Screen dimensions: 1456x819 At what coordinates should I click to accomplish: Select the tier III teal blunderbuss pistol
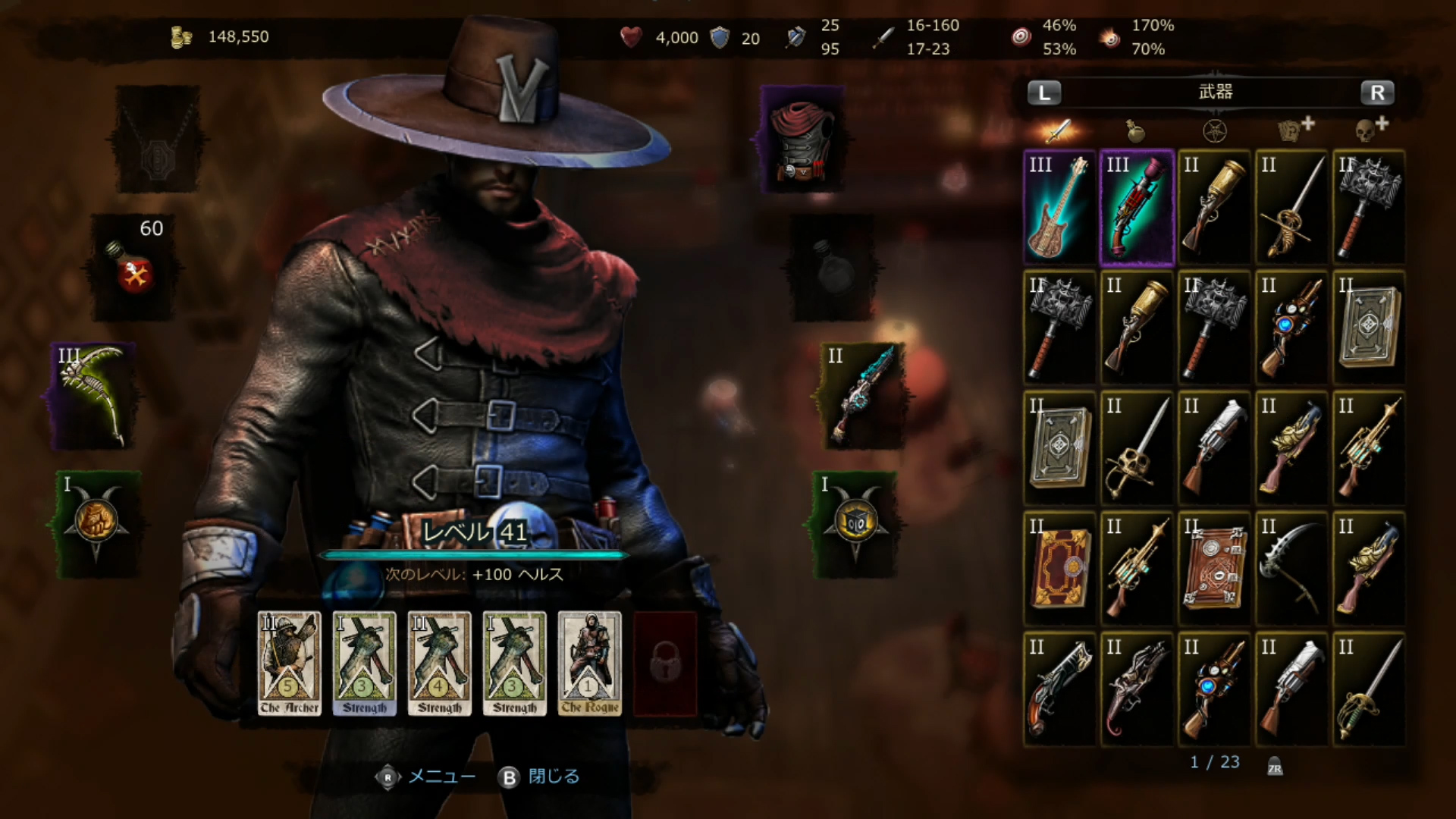click(x=1137, y=208)
